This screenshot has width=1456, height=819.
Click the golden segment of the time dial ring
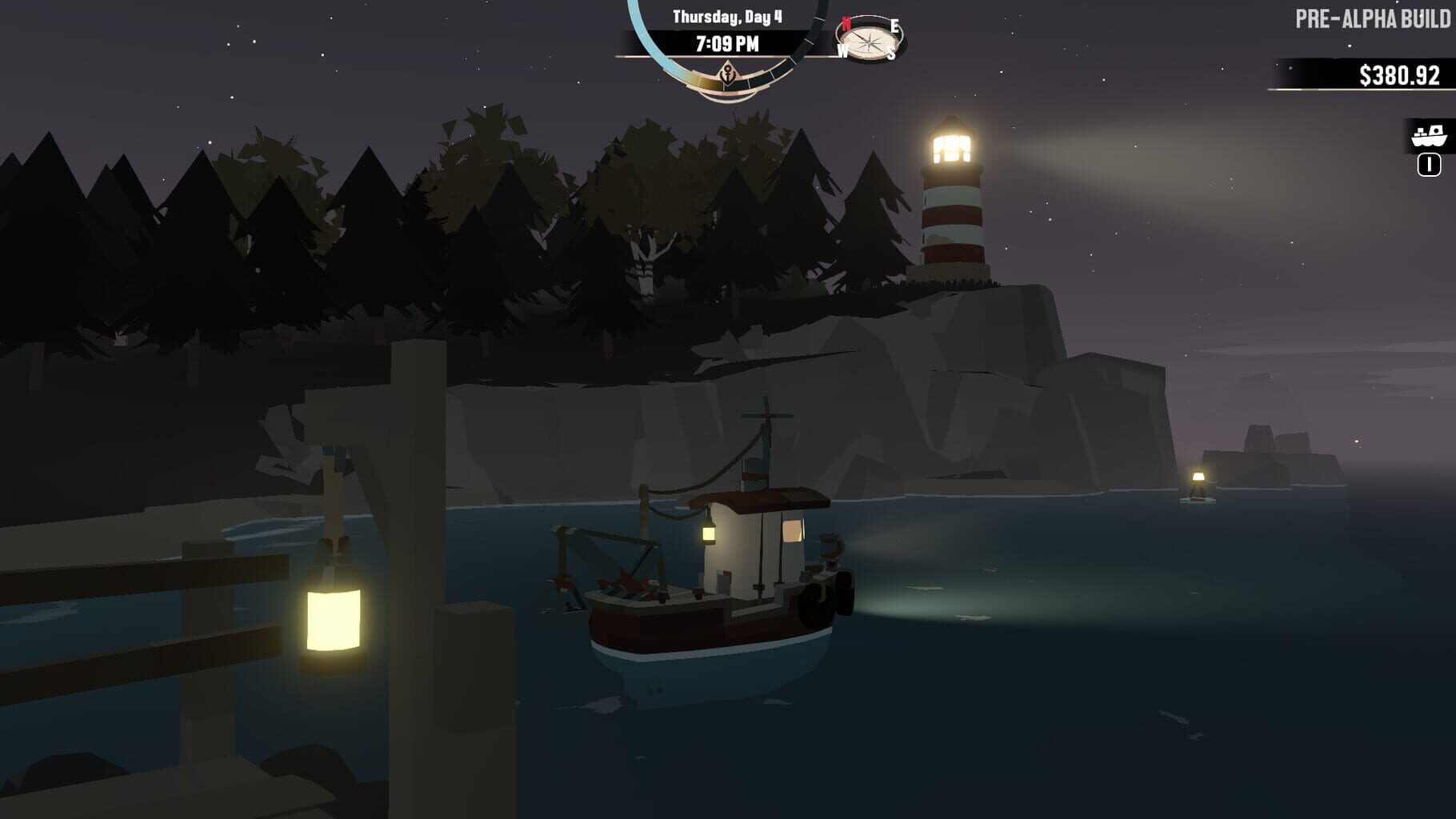[707, 78]
